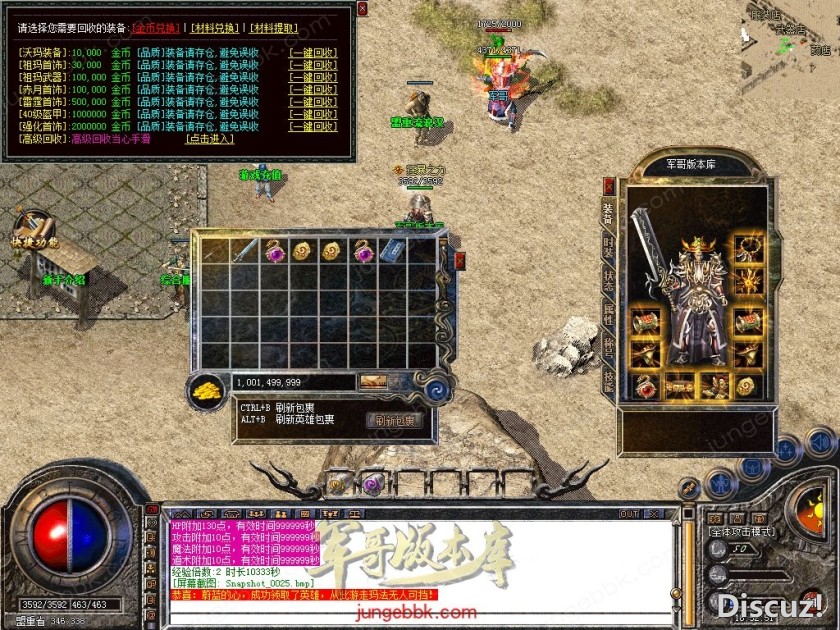The image size is (840, 630).
Task: Click 一键回收 for 沃玛装备
Action: pos(313,52)
